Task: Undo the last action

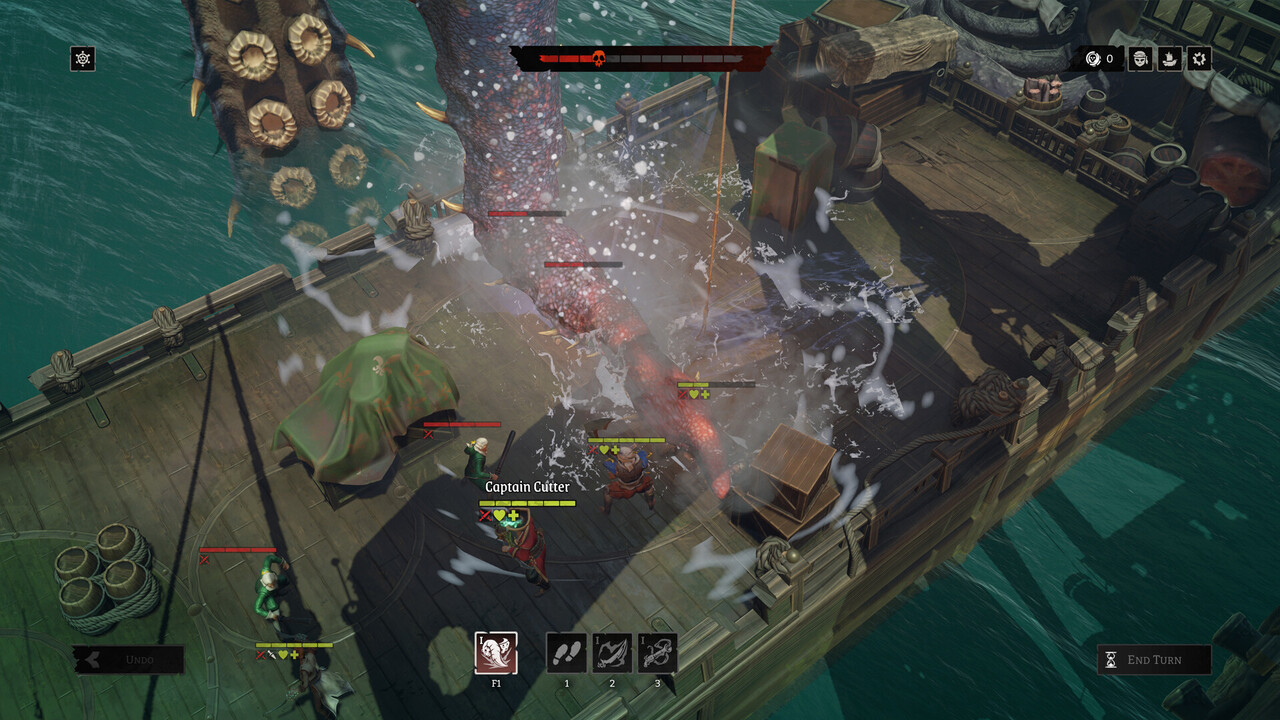Action: coord(129,660)
